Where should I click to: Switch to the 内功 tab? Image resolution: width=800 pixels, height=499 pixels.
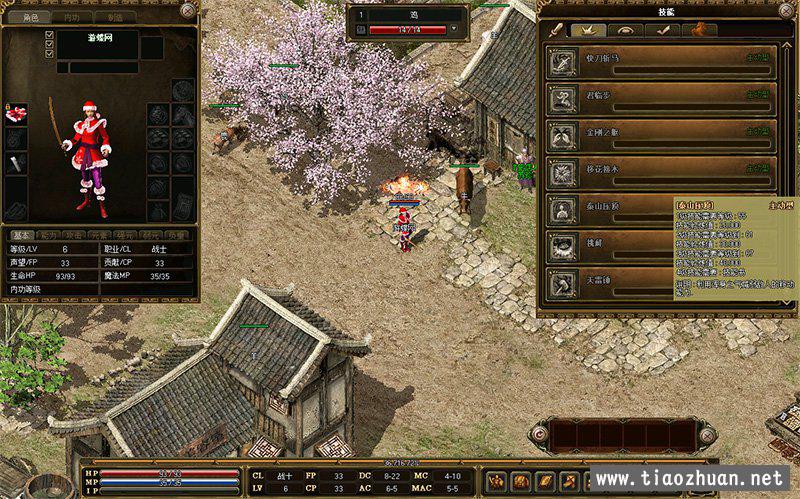pyautogui.click(x=70, y=18)
